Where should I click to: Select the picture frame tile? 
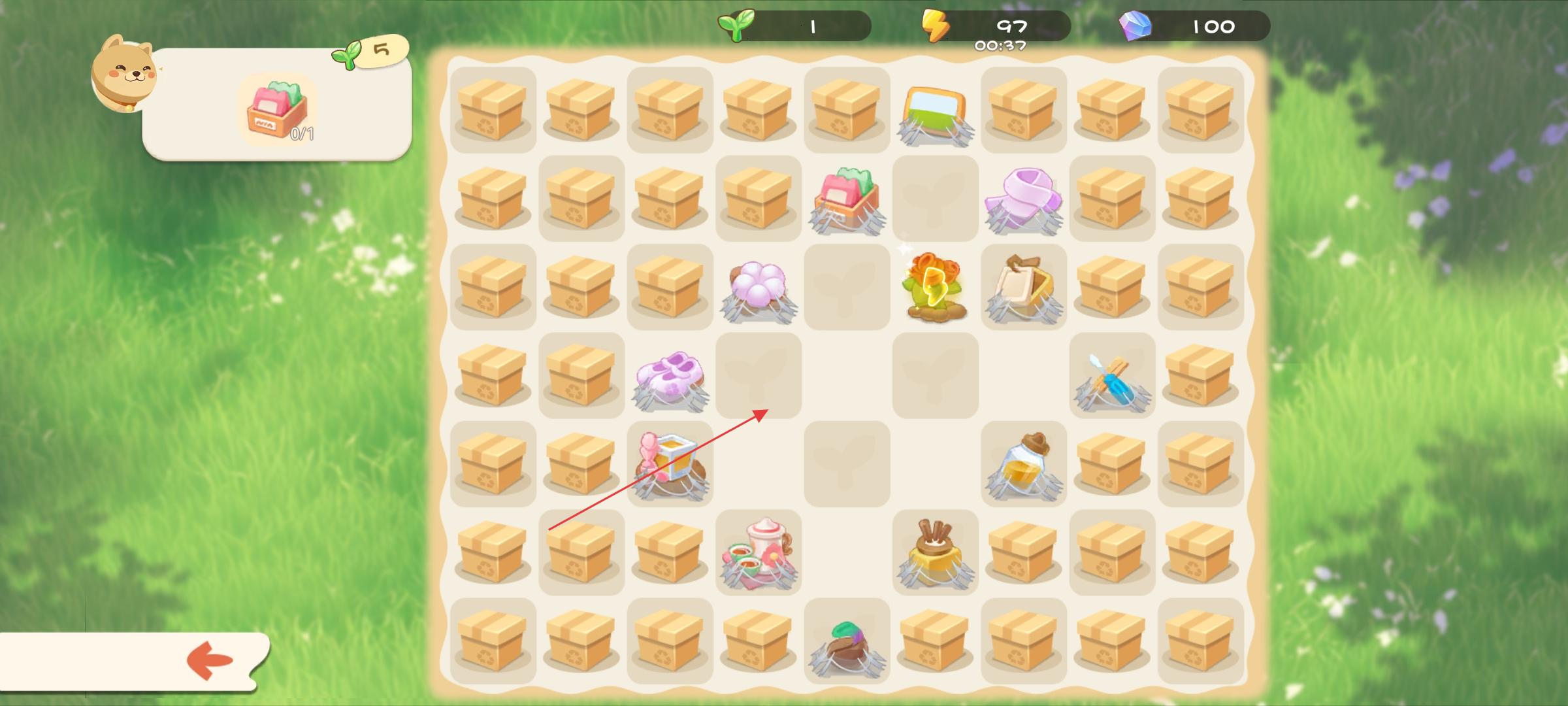(x=934, y=112)
